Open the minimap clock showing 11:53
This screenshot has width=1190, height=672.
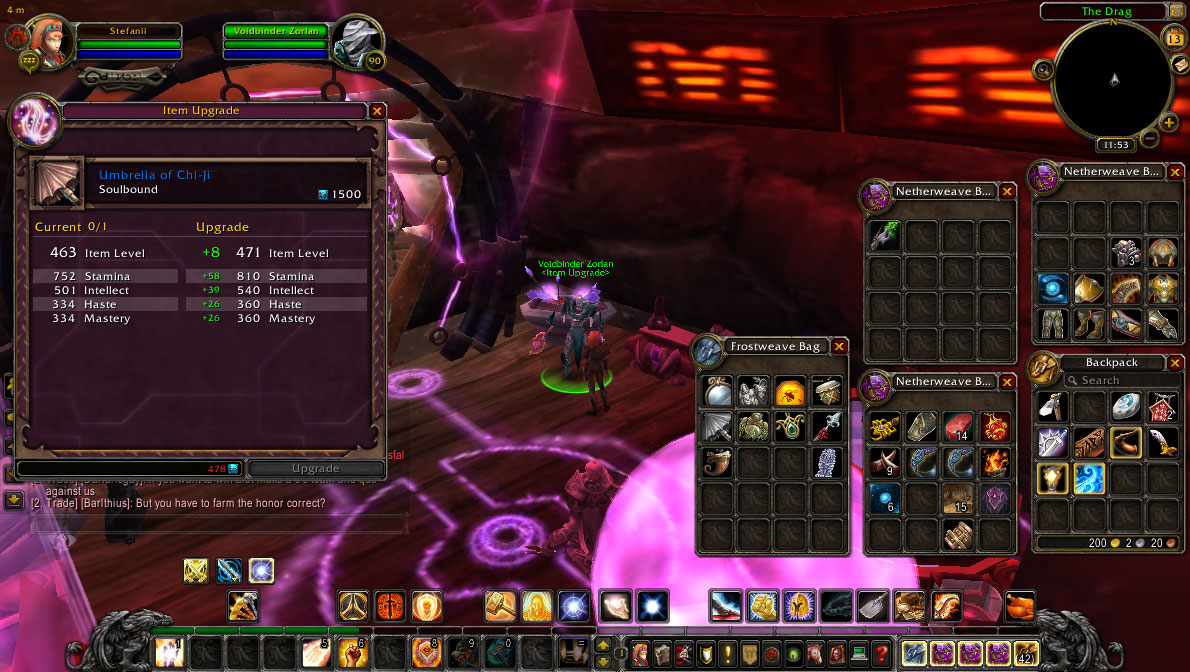1115,145
